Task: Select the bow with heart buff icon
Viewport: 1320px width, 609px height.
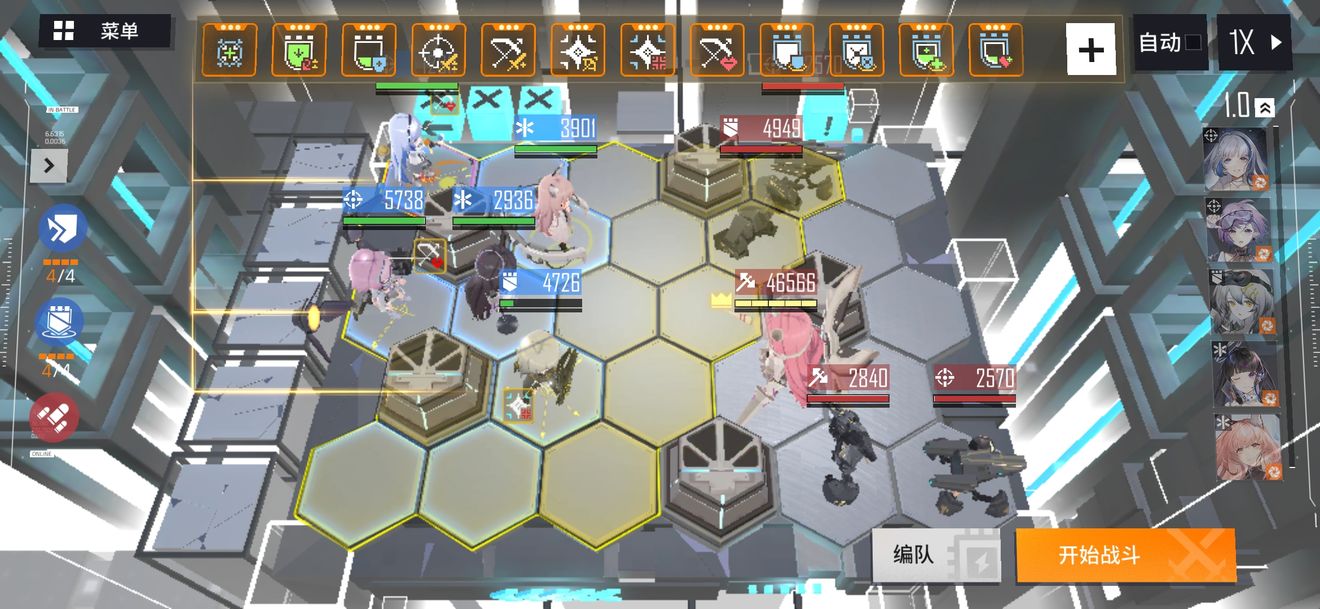Action: (x=717, y=50)
